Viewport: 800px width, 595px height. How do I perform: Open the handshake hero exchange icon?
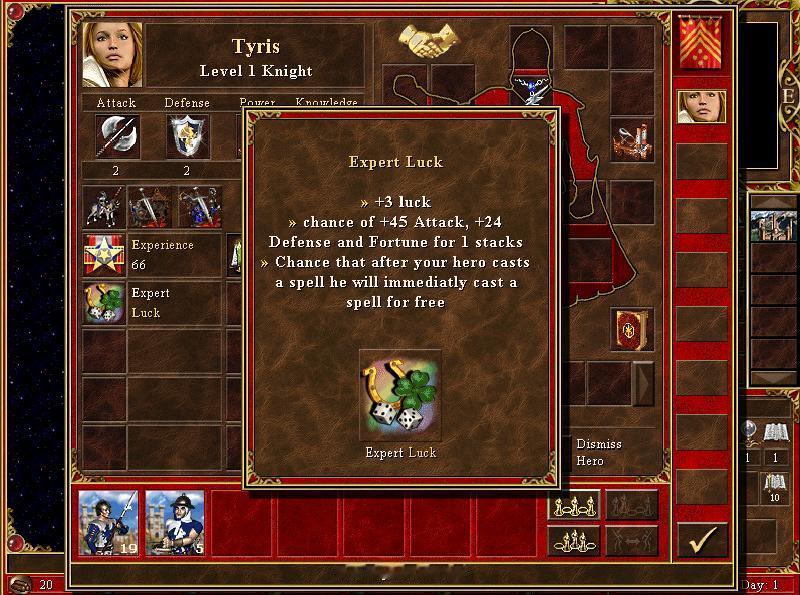428,41
